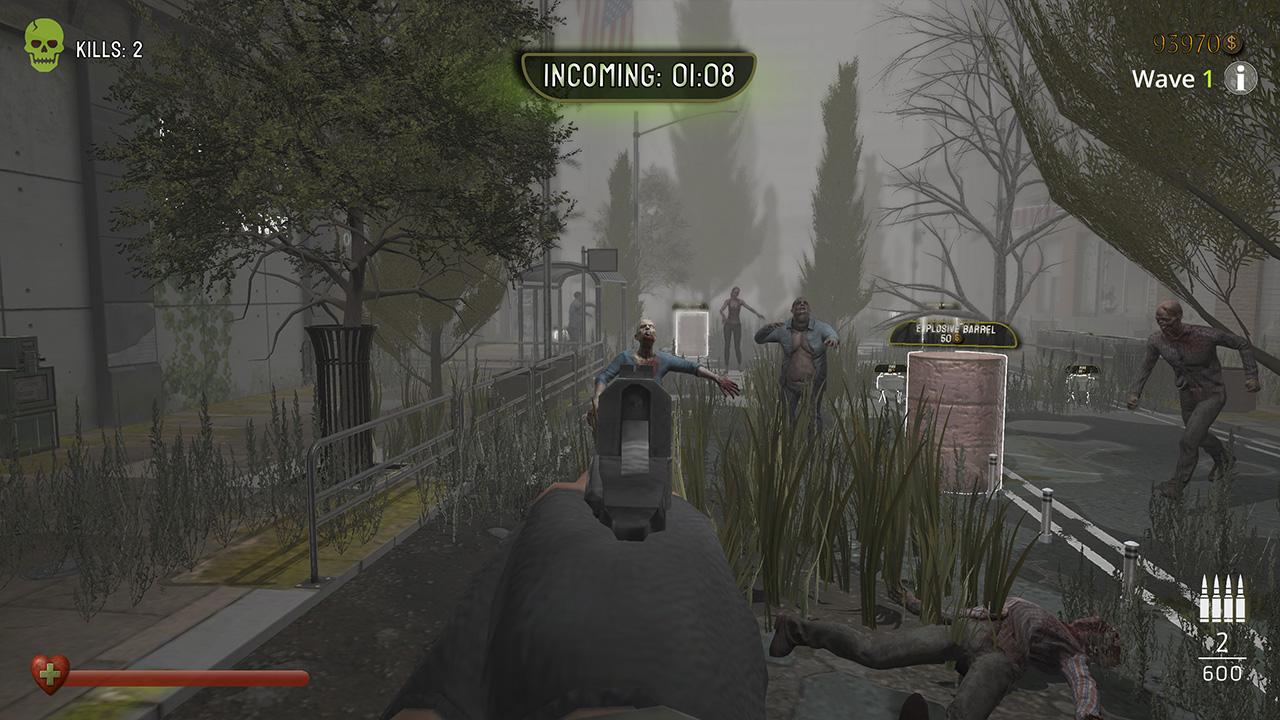Image resolution: width=1280 pixels, height=720 pixels.
Task: Click the coin icon on the right fence price tag
Action: pos(1084,369)
